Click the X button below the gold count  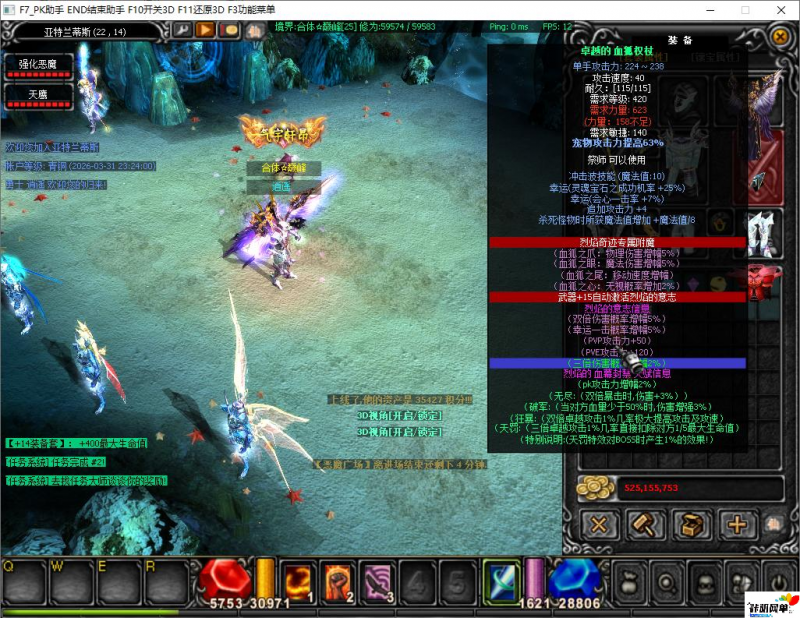tap(599, 523)
